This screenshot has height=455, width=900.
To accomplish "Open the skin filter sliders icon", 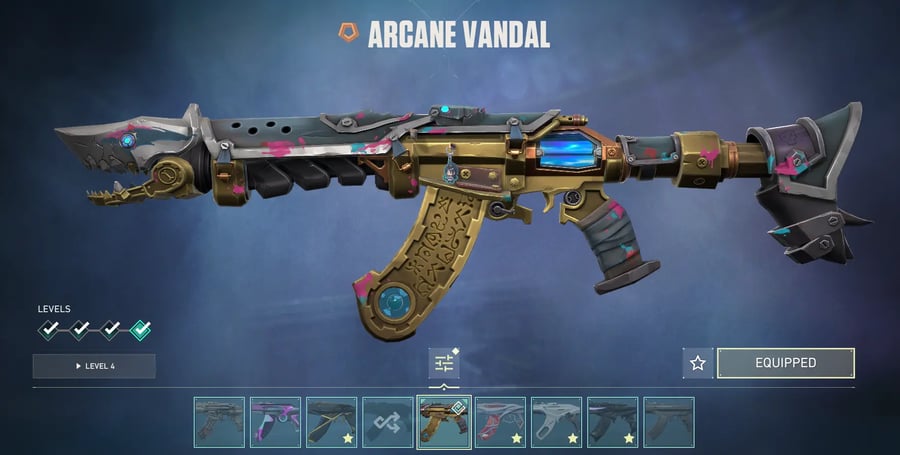I will coord(443,363).
